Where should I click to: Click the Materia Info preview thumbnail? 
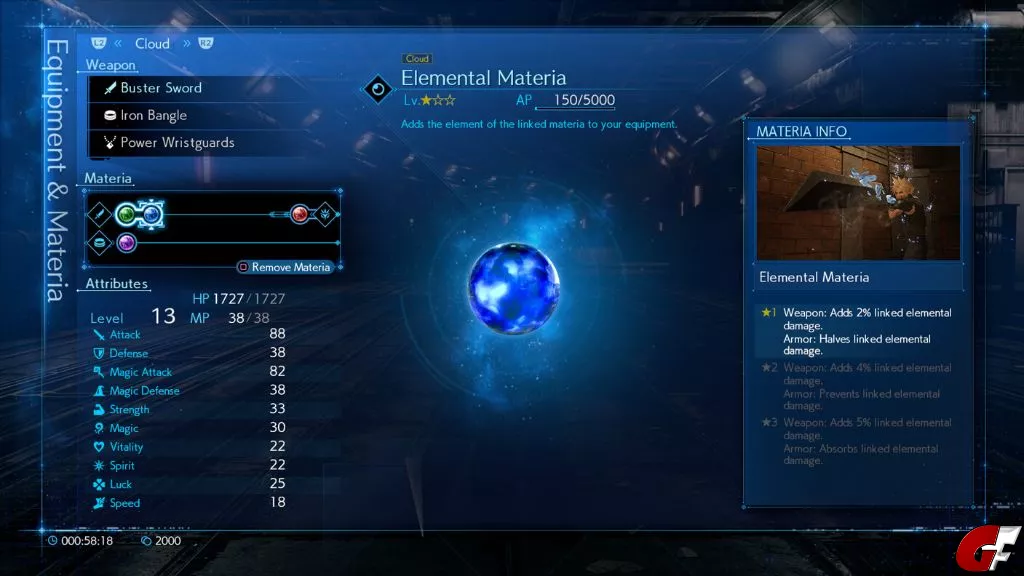(858, 203)
